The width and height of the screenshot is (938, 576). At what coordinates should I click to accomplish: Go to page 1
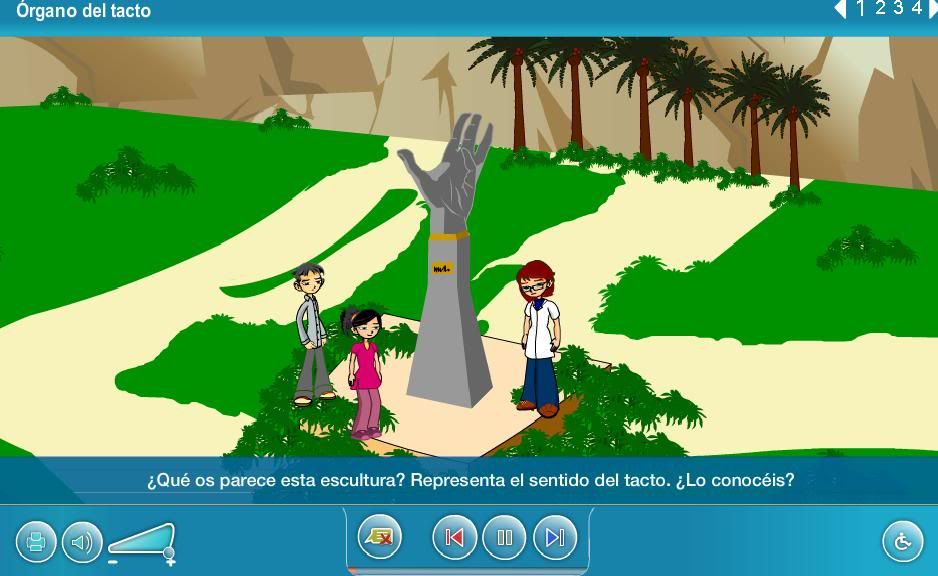coord(861,9)
